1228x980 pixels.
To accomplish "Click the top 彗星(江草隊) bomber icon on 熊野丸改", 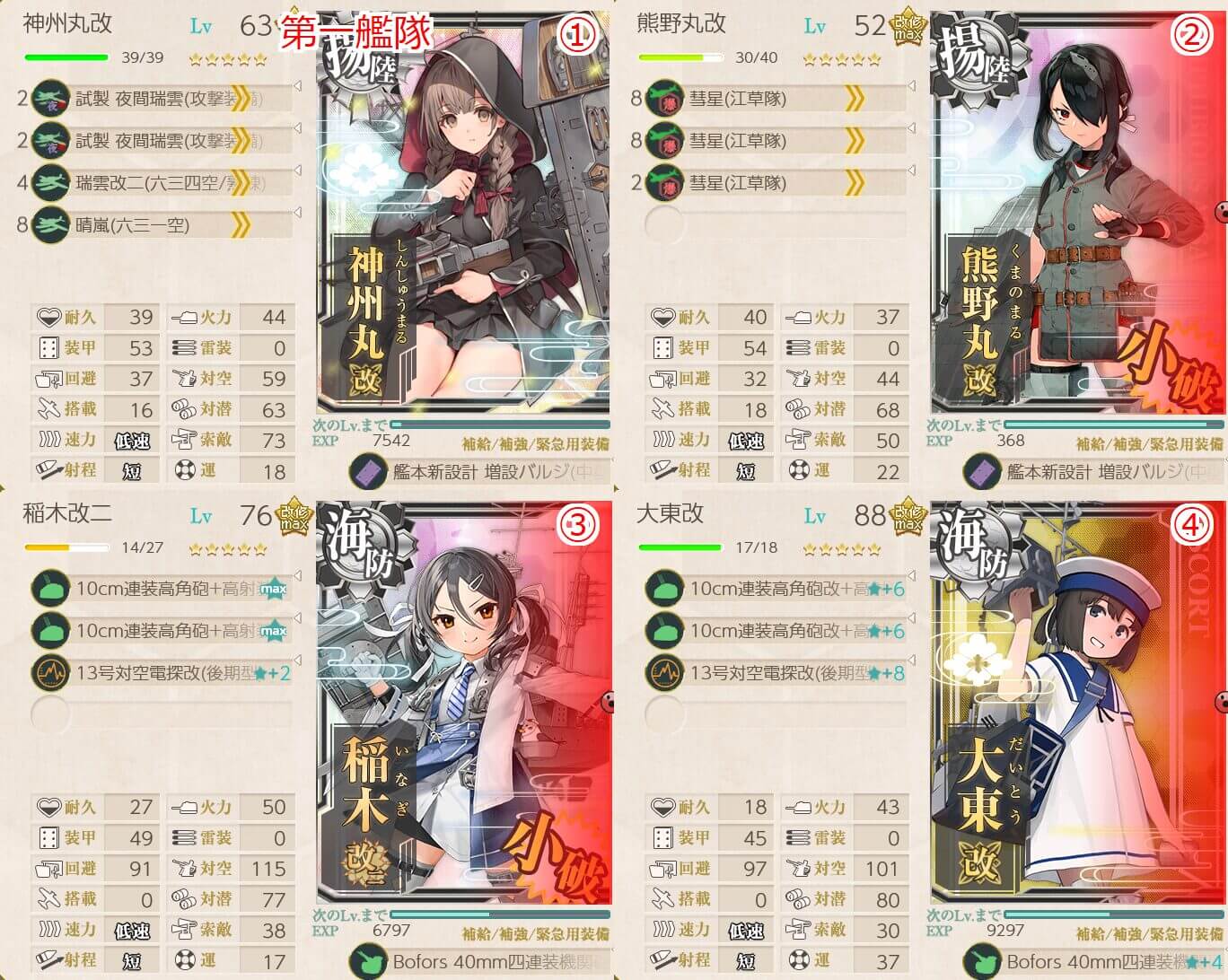I will pyautogui.click(x=662, y=98).
